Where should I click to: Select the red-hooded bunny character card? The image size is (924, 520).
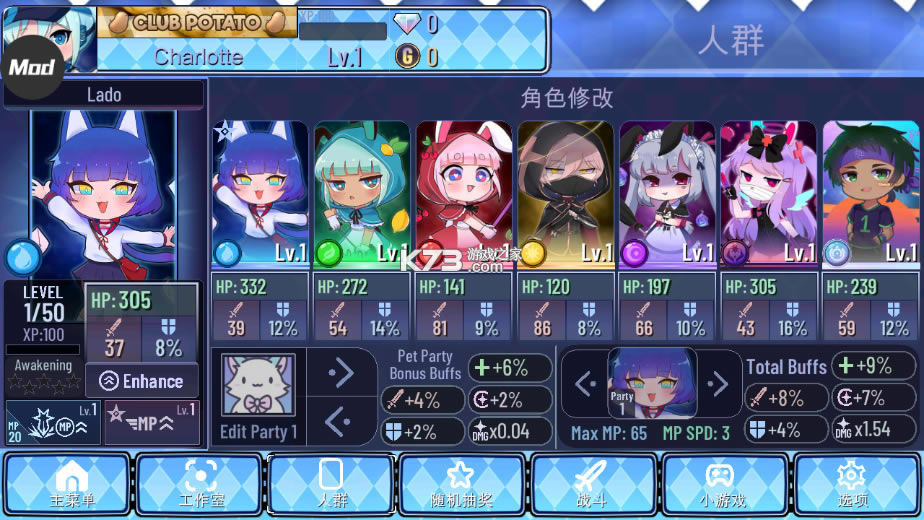pos(463,195)
